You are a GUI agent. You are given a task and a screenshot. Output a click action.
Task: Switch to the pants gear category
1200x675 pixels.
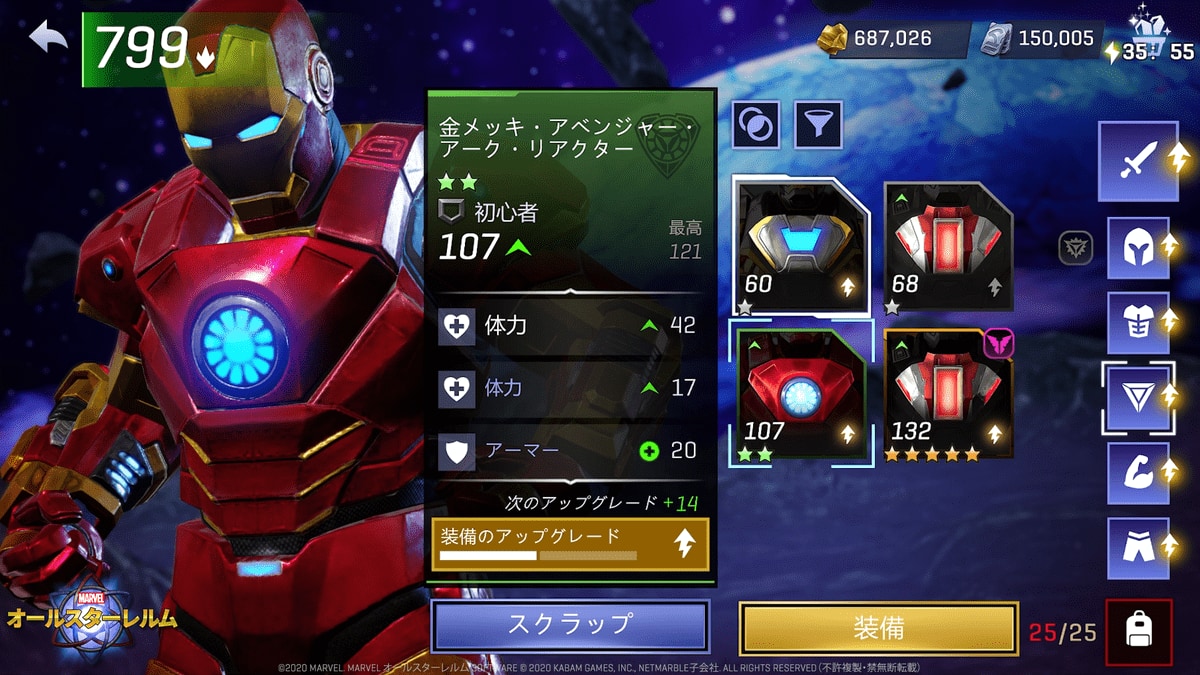pyautogui.click(x=1139, y=548)
